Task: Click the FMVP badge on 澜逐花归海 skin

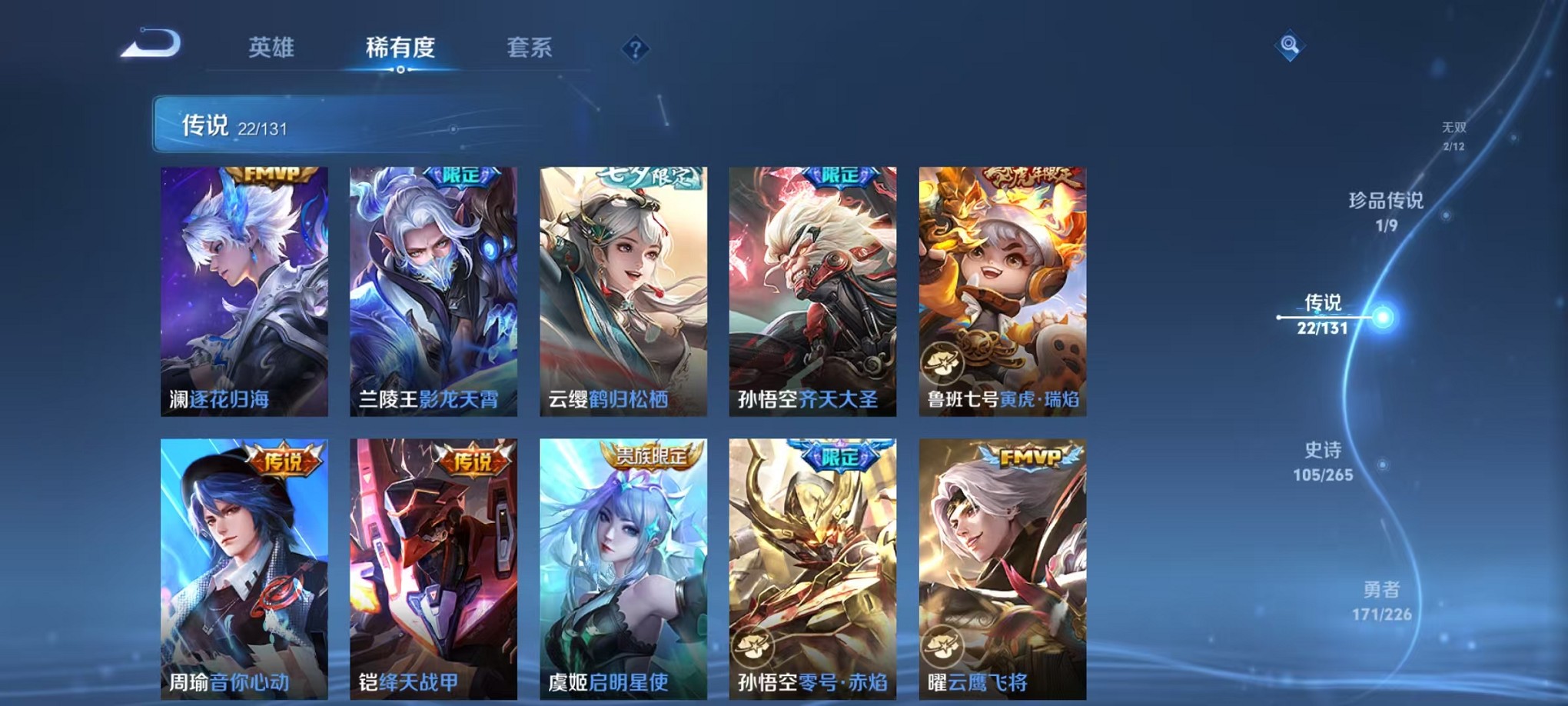Action: click(x=269, y=175)
